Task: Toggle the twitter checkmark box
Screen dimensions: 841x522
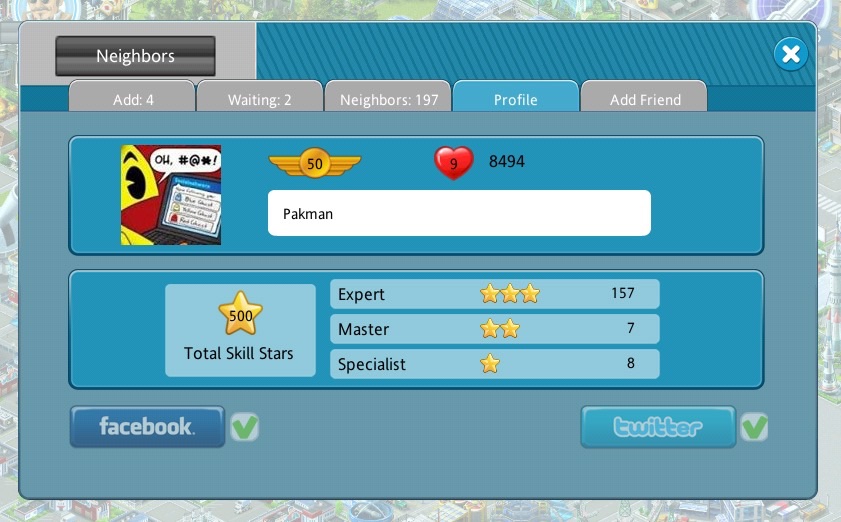Action: [754, 427]
